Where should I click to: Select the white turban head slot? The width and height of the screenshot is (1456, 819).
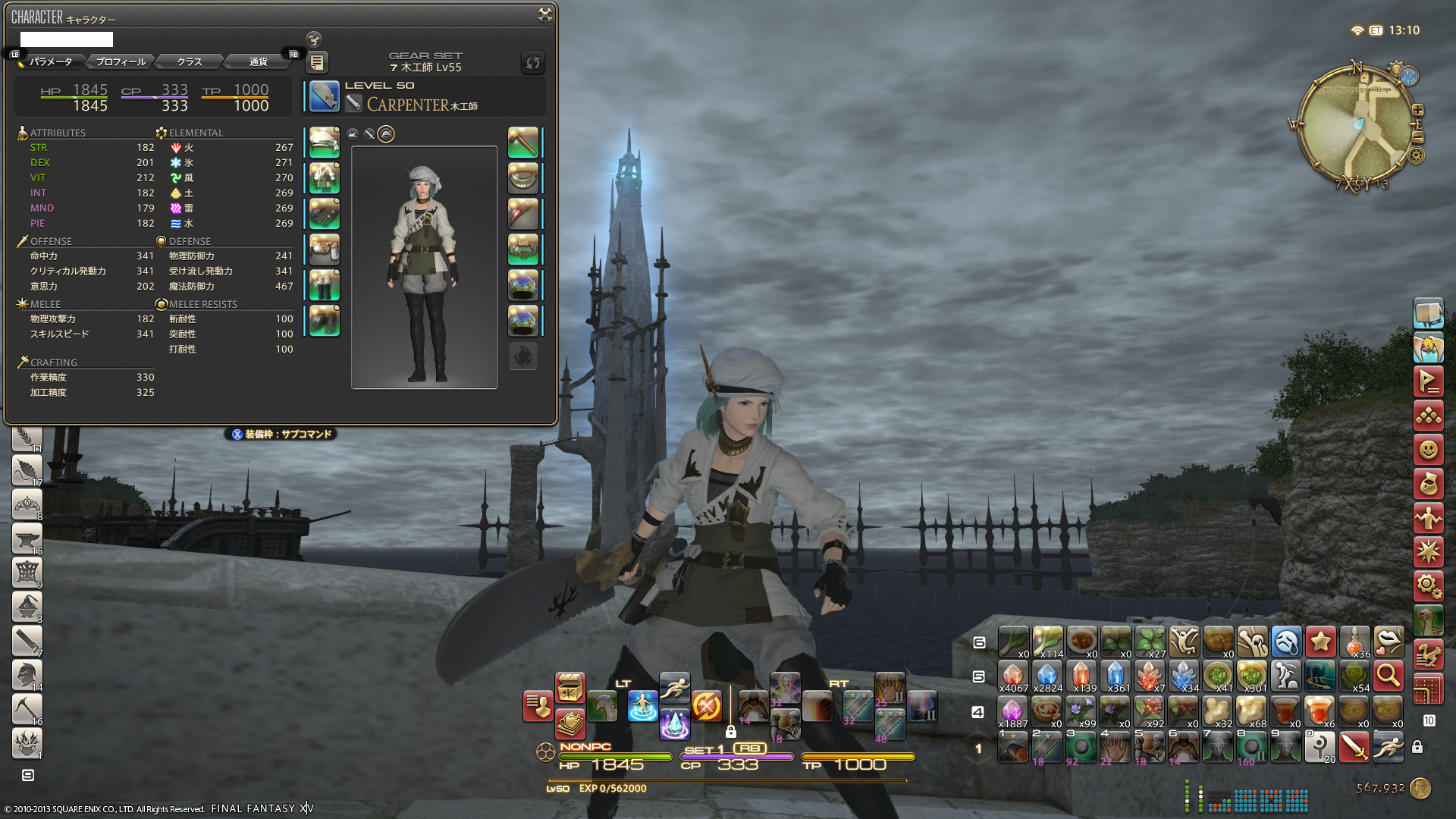325,143
